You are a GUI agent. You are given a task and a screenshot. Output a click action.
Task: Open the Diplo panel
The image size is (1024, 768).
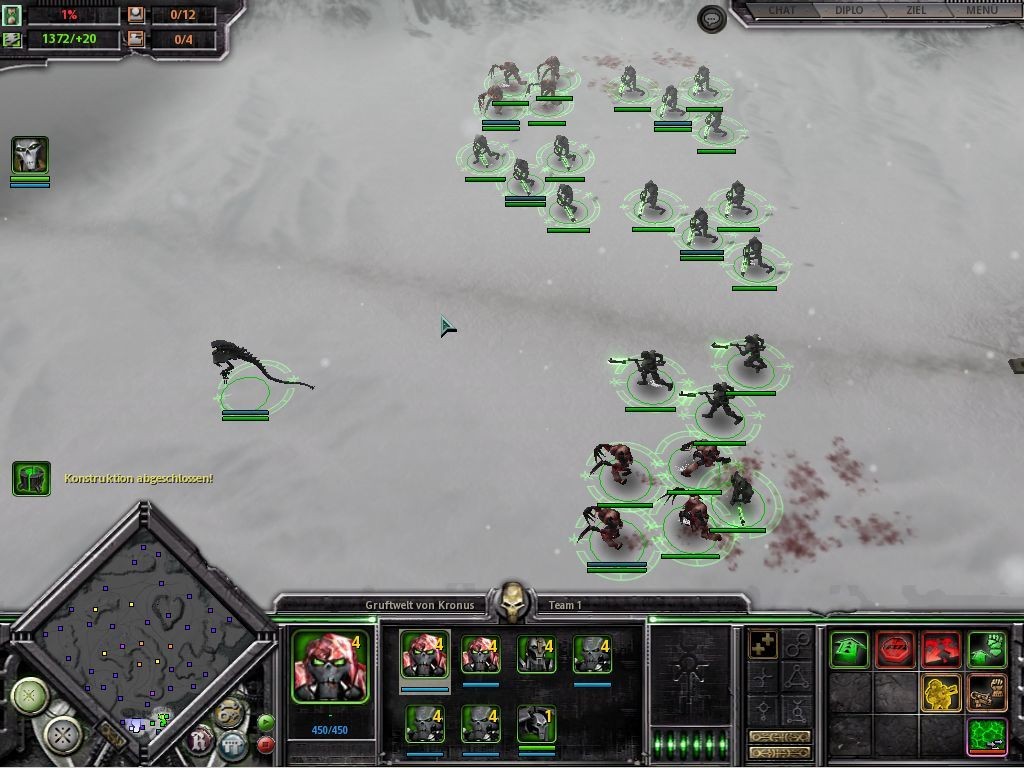pos(848,11)
